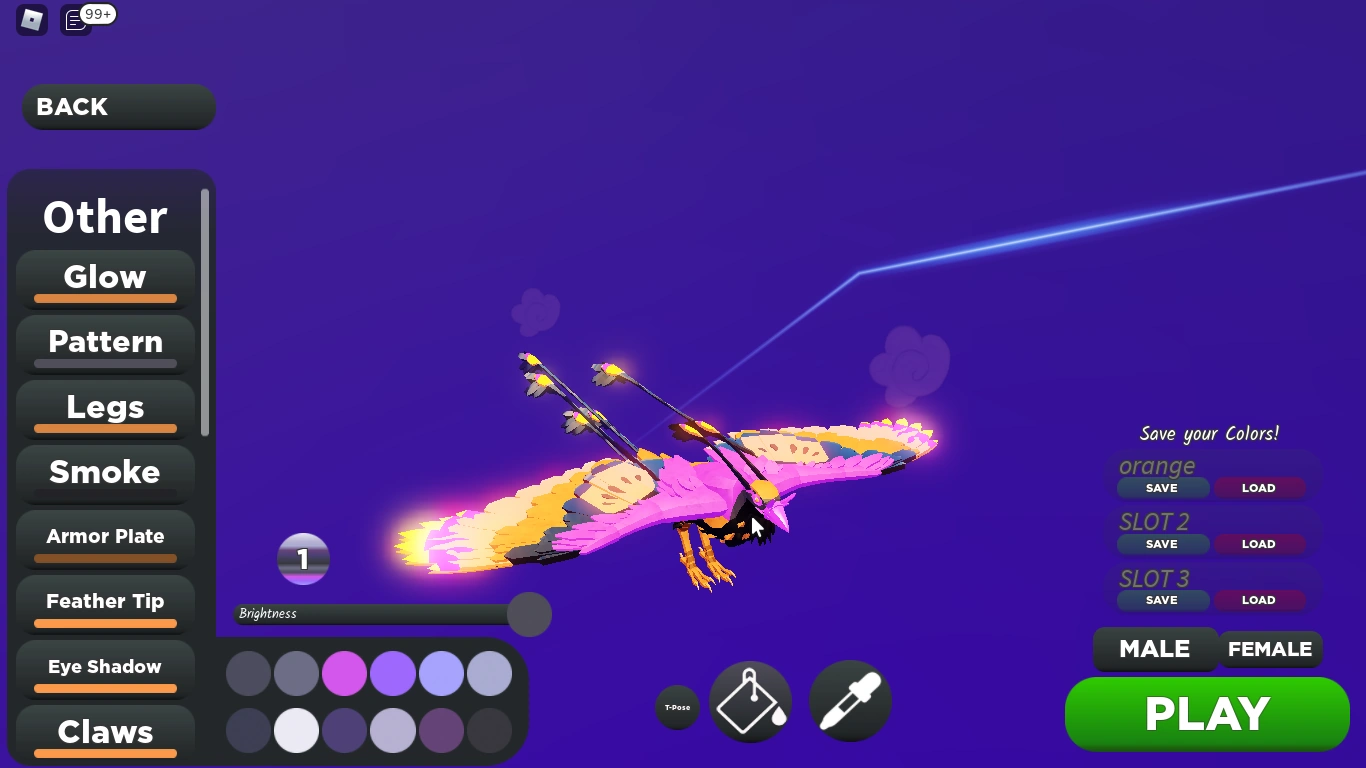This screenshot has width=1366, height=768.
Task: Open the Pattern customization category
Action: pos(105,342)
